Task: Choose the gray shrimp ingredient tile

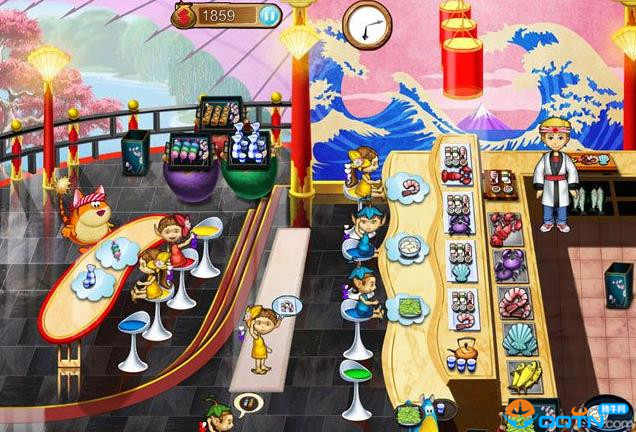Action: point(513,302)
